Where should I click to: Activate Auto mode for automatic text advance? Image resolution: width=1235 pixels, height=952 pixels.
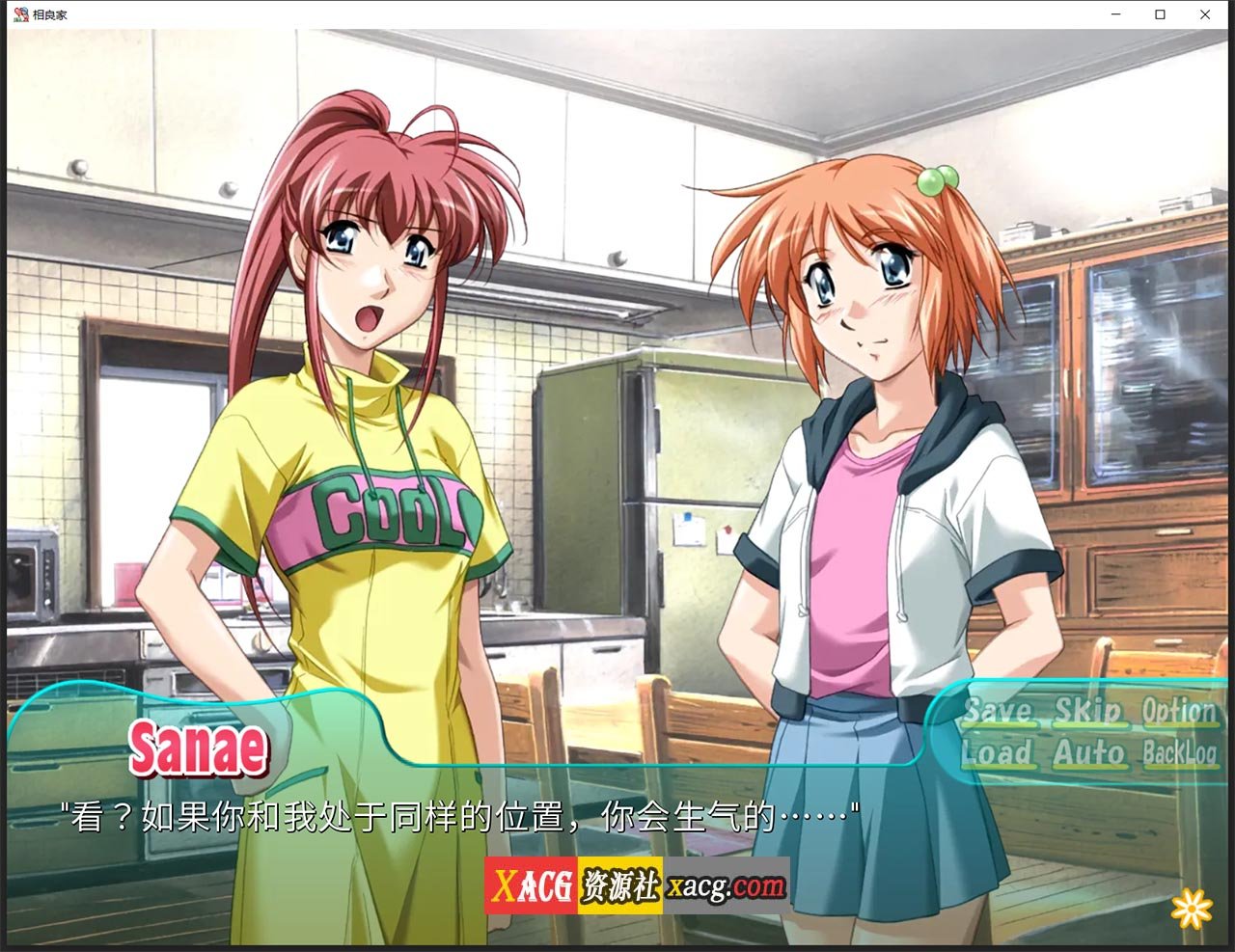click(x=1088, y=756)
